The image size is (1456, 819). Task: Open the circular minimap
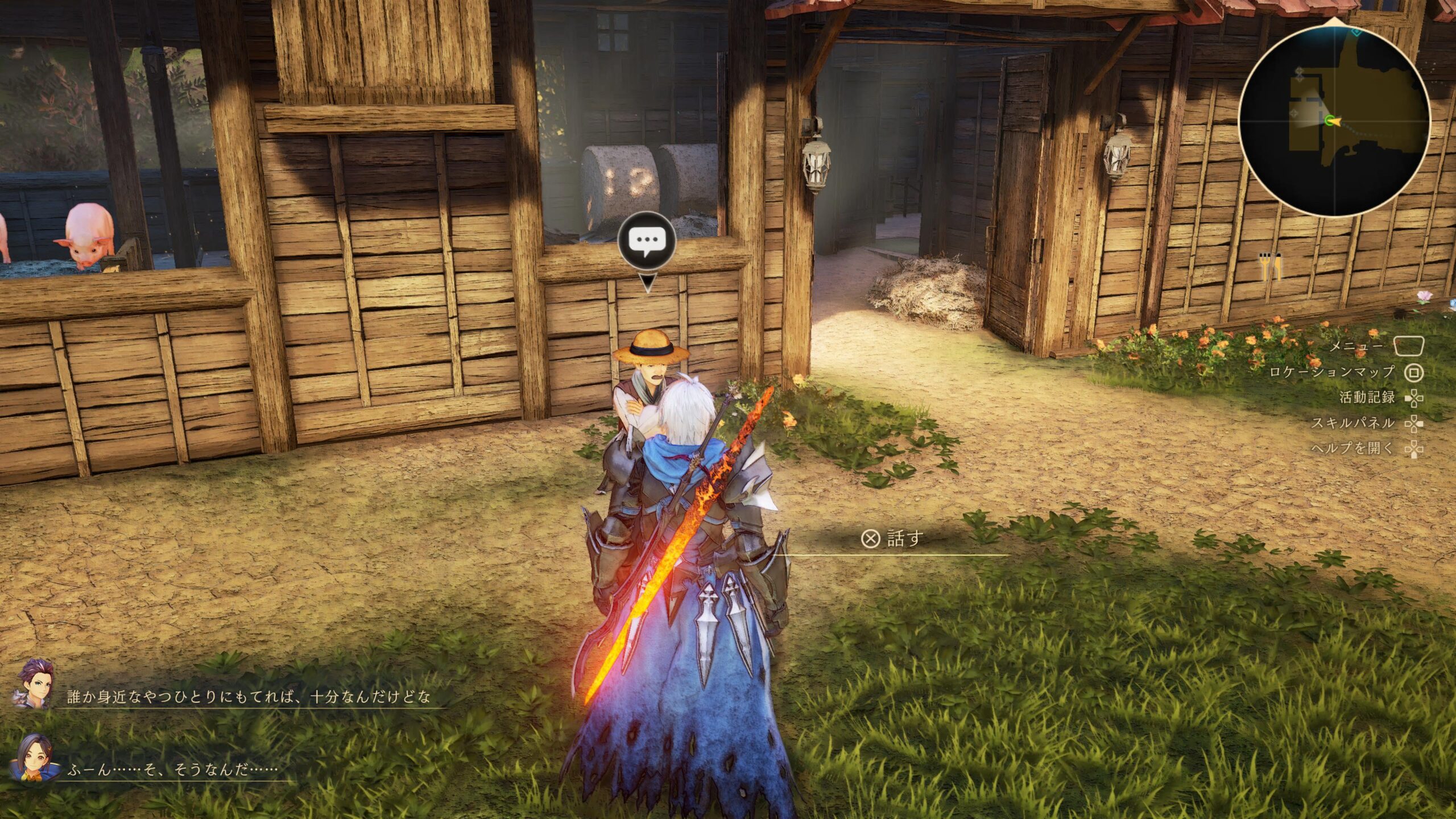(x=1334, y=121)
